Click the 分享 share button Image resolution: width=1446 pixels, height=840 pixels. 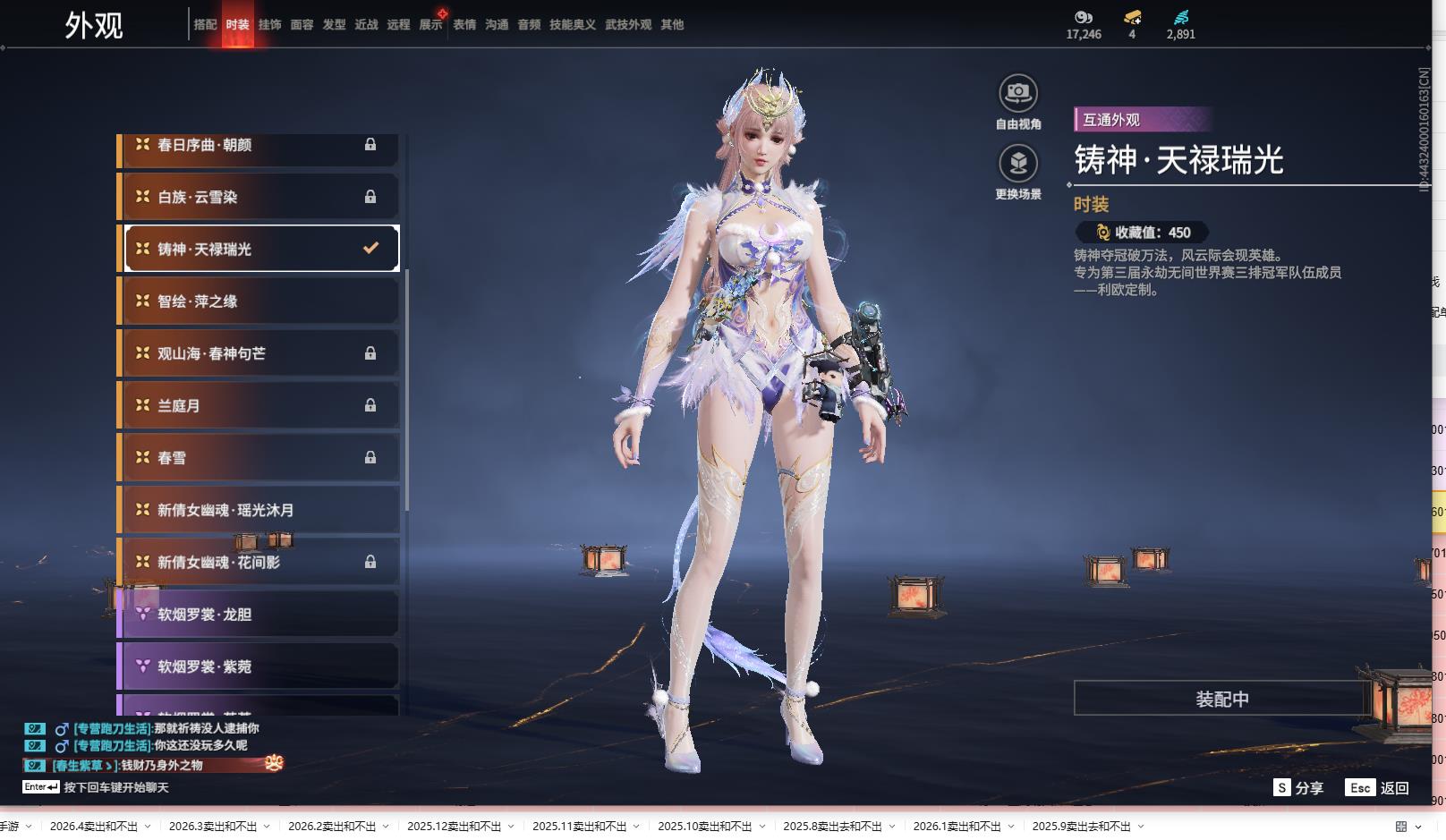click(x=1298, y=788)
